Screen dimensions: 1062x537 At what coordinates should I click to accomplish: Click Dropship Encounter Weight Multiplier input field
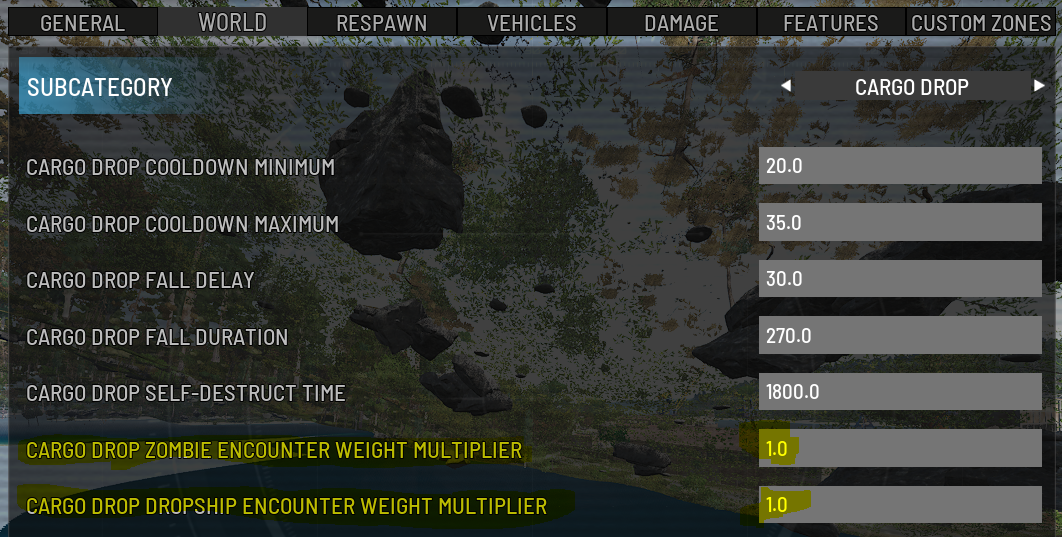[x=900, y=505]
